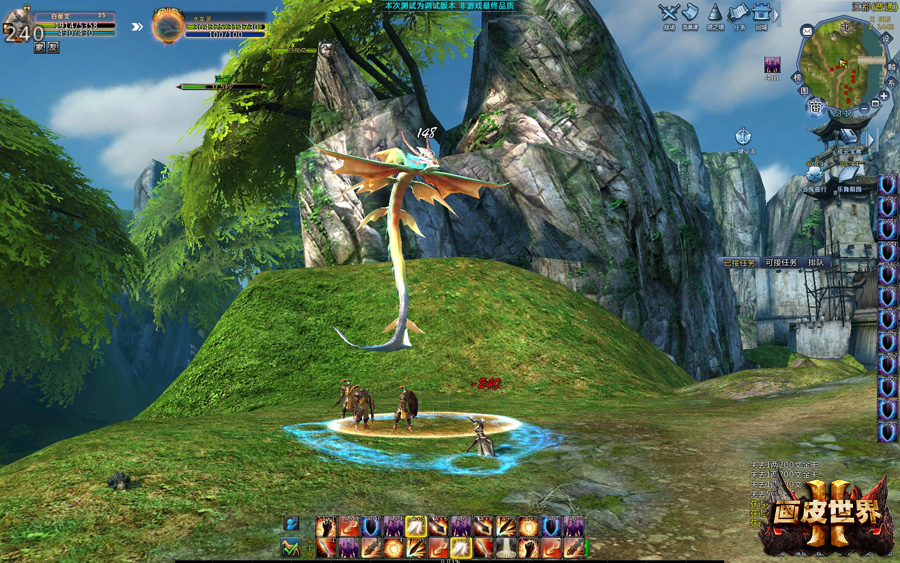Select the 排队 queue tab

816,263
